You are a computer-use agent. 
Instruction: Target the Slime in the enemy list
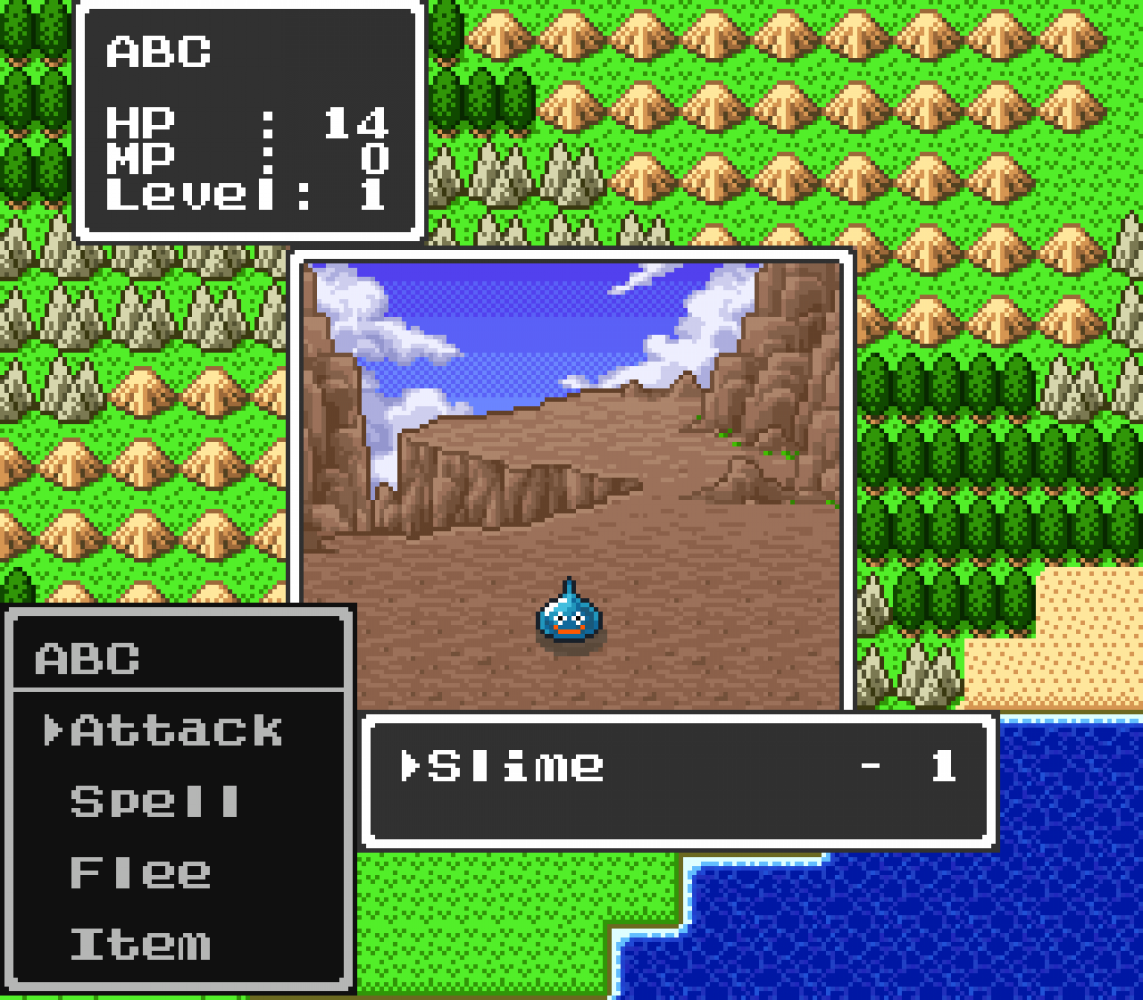coord(516,766)
